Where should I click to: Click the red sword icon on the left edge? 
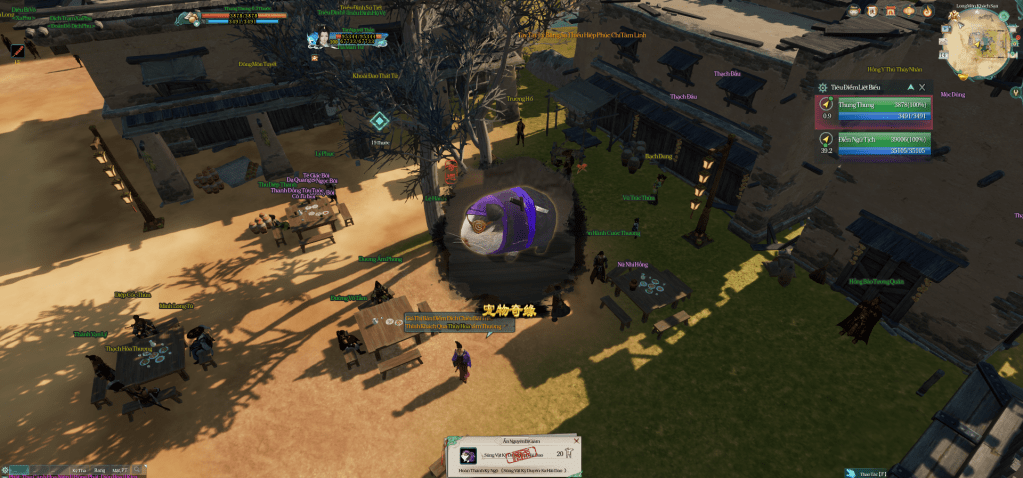click(17, 50)
